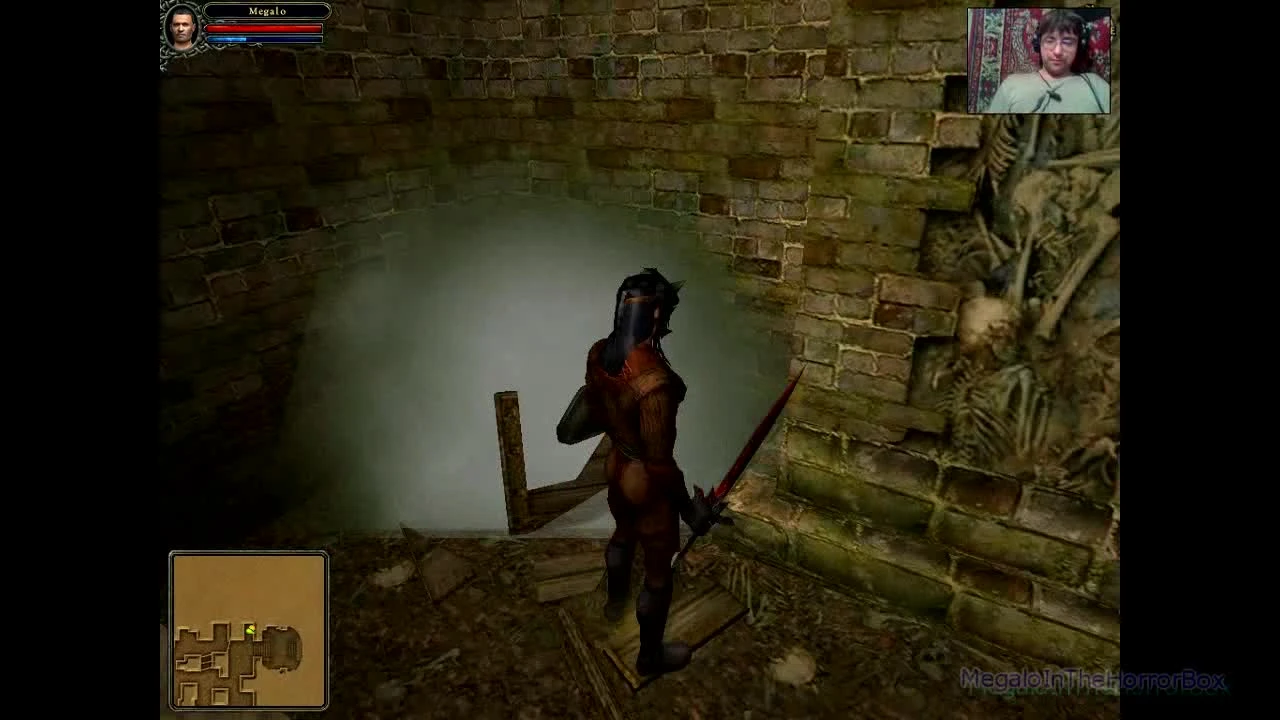The image size is (1280, 720).
Task: Toggle the minimap view
Action: pos(247,630)
